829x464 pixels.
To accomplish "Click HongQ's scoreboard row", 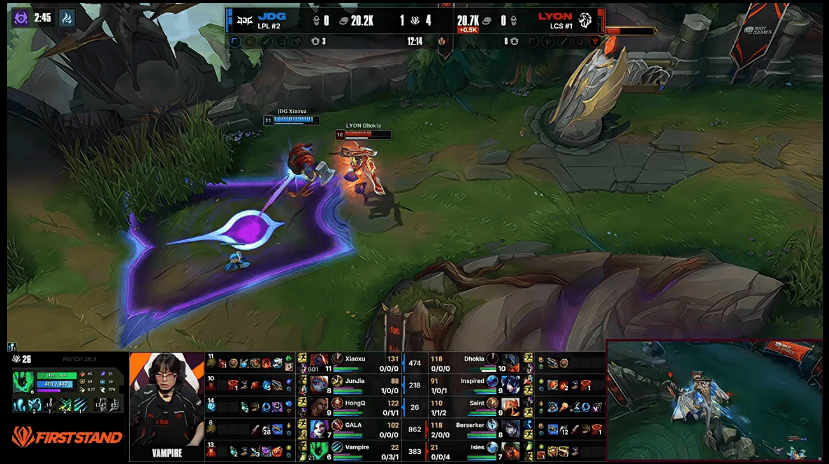I will [350, 404].
